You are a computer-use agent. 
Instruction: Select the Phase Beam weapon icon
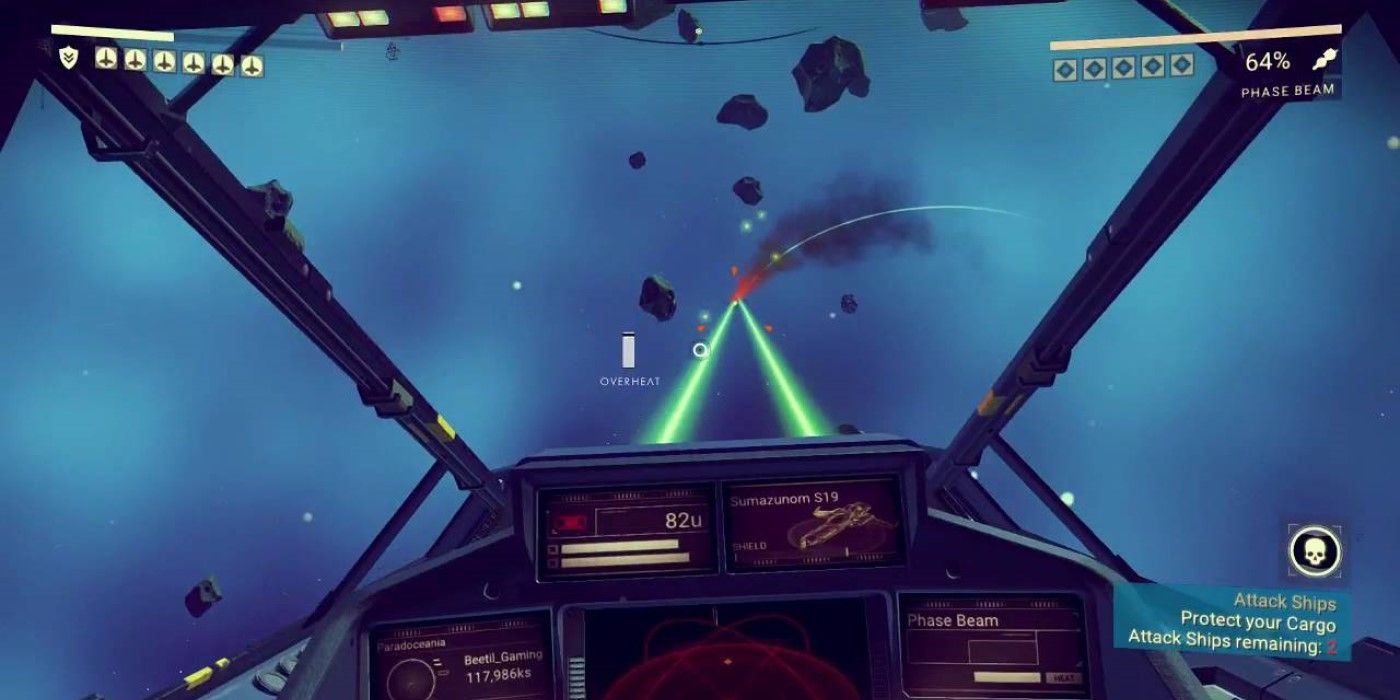coord(1326,61)
